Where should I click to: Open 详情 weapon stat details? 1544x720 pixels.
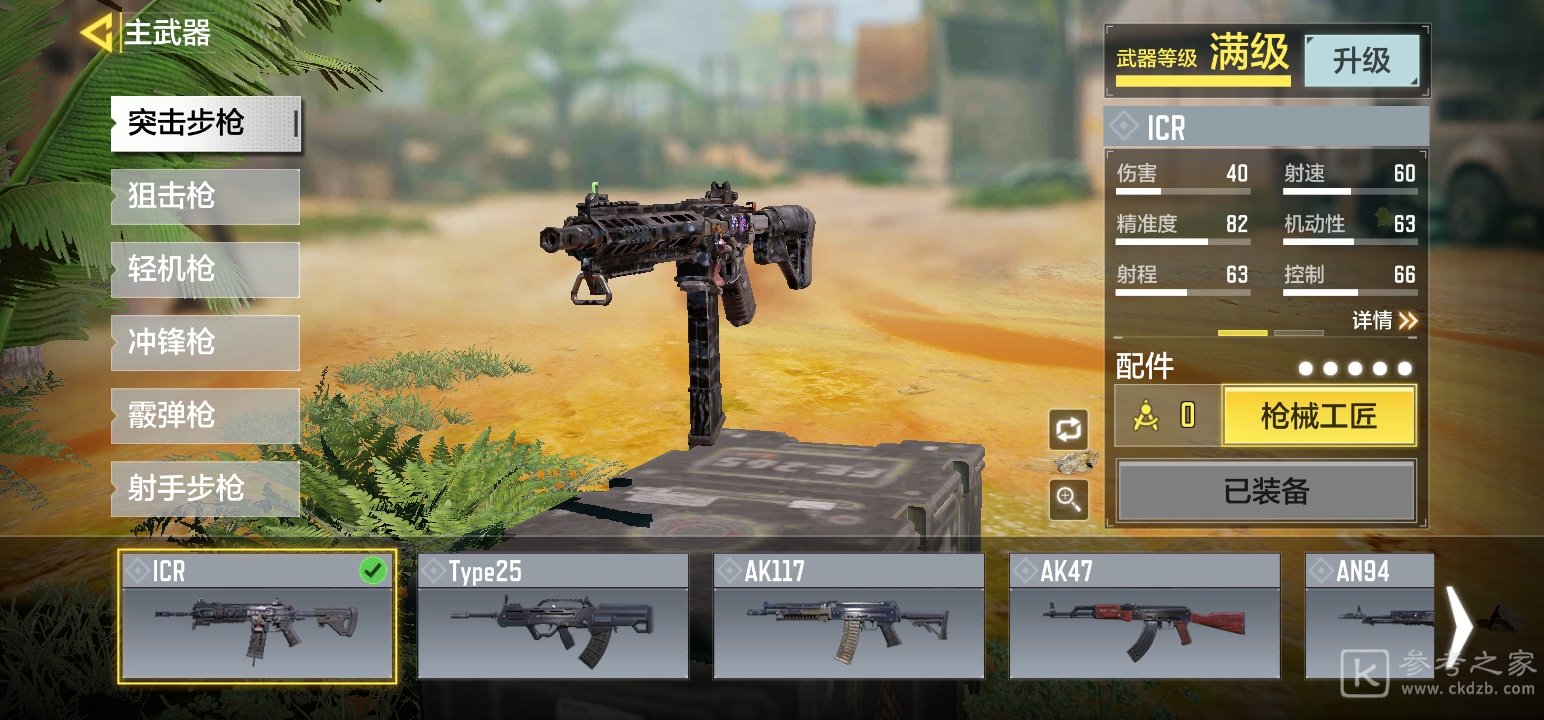1385,321
